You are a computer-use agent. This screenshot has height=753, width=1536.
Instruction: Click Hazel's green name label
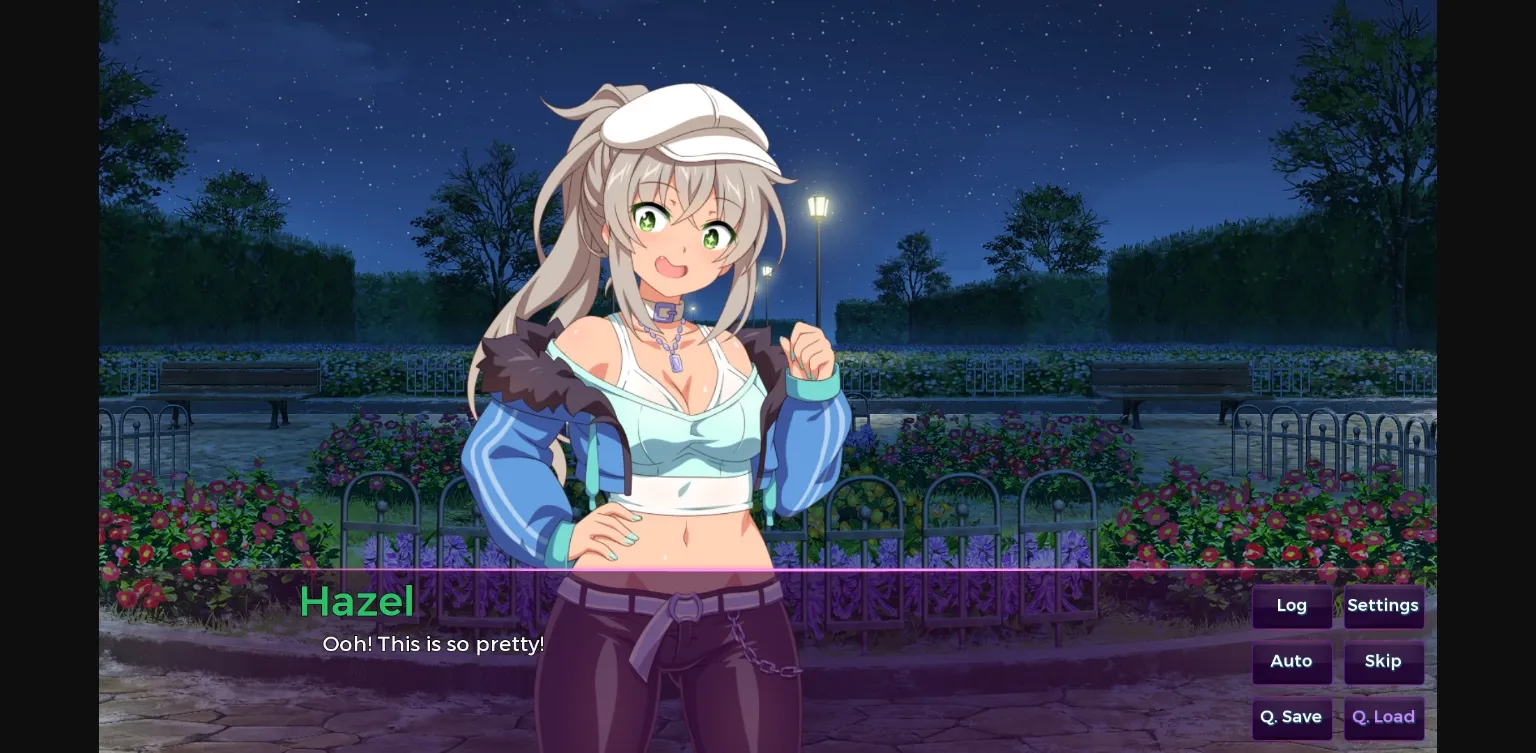357,601
